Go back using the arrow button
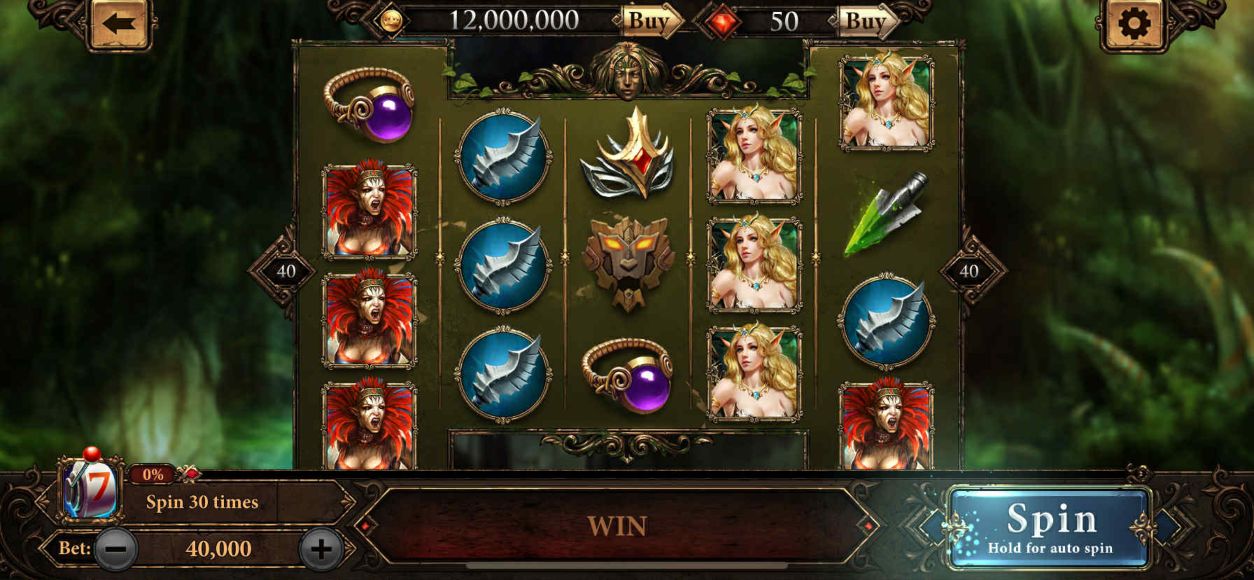Viewport: 1254px width, 580px height. [x=119, y=23]
